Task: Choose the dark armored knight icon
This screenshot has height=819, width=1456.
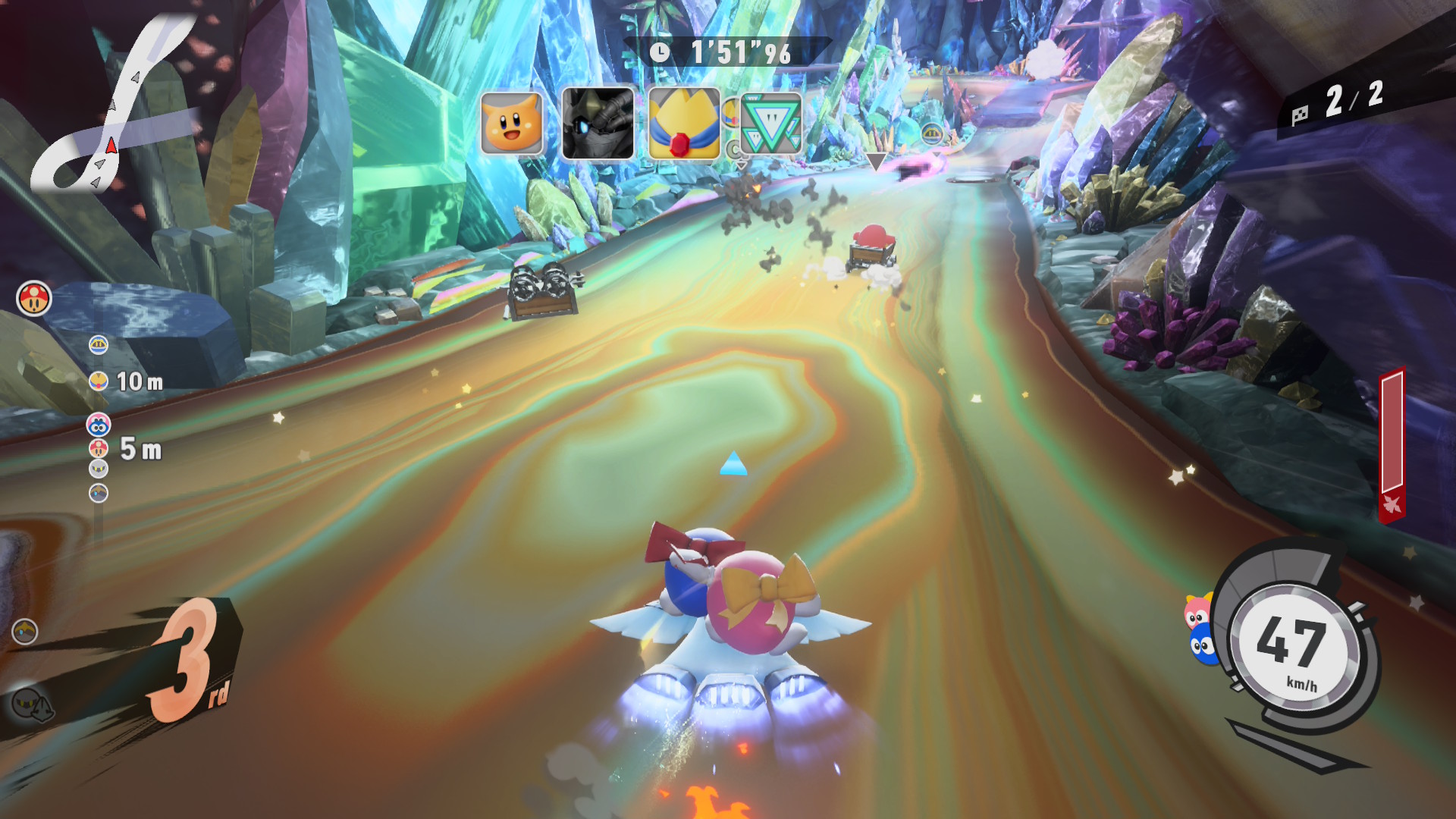Action: tap(598, 124)
